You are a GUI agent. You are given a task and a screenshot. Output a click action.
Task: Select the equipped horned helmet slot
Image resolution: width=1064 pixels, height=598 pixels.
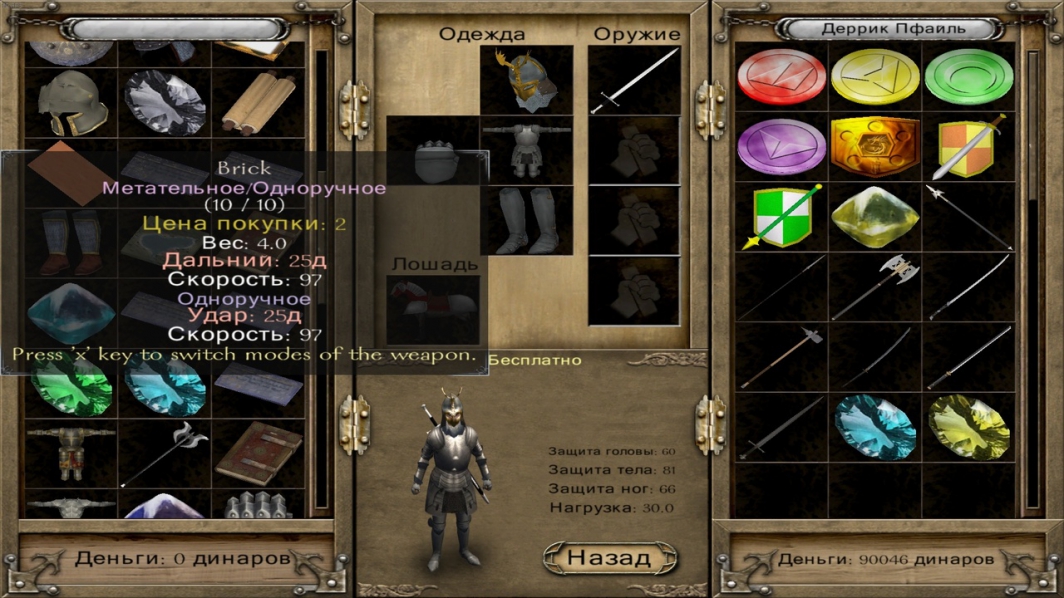[x=527, y=80]
